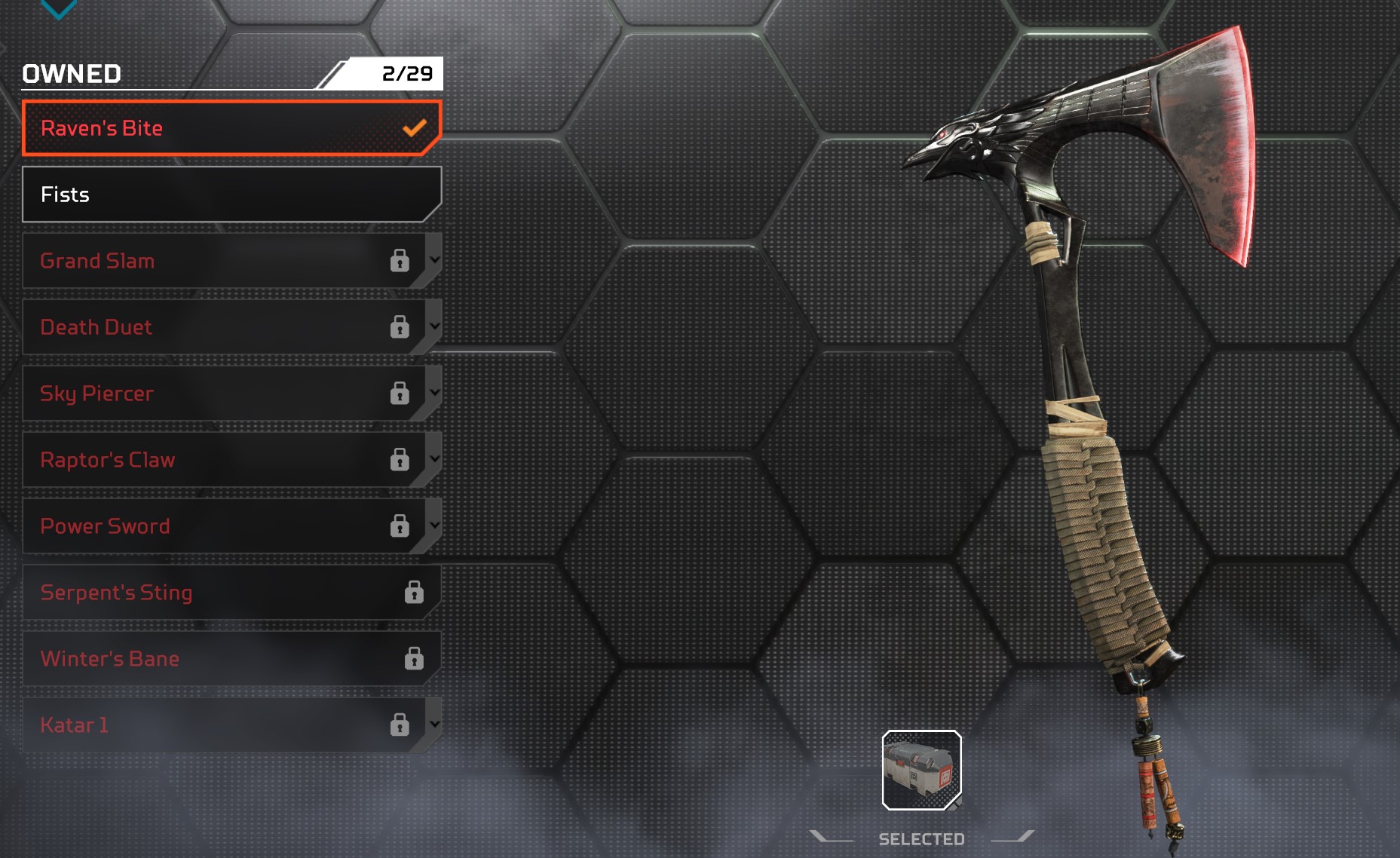Select the Winter's Bane list row
Viewport: 1400px width, 858px height.
[219, 659]
